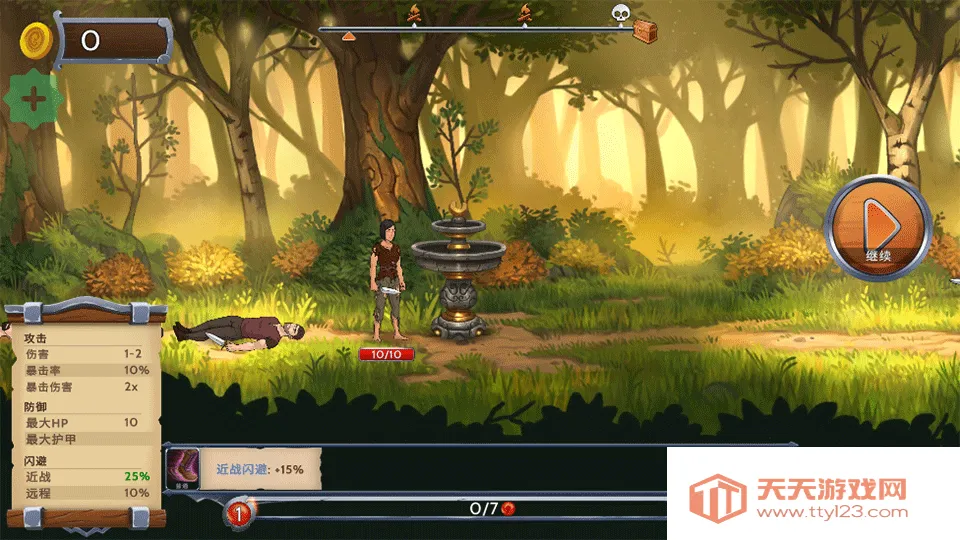Screen dimensions: 960x540
Task: Visit the 天天游戏网 watermark link
Action: pyautogui.click(x=800, y=497)
